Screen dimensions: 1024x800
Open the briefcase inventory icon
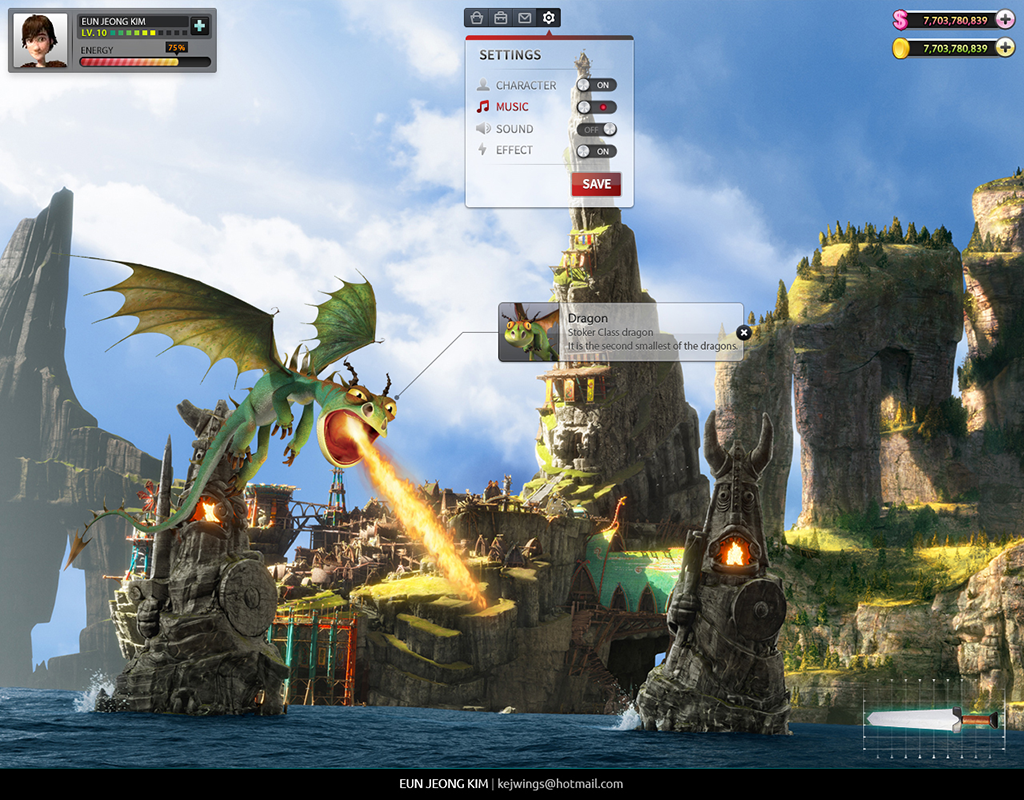tap(500, 18)
